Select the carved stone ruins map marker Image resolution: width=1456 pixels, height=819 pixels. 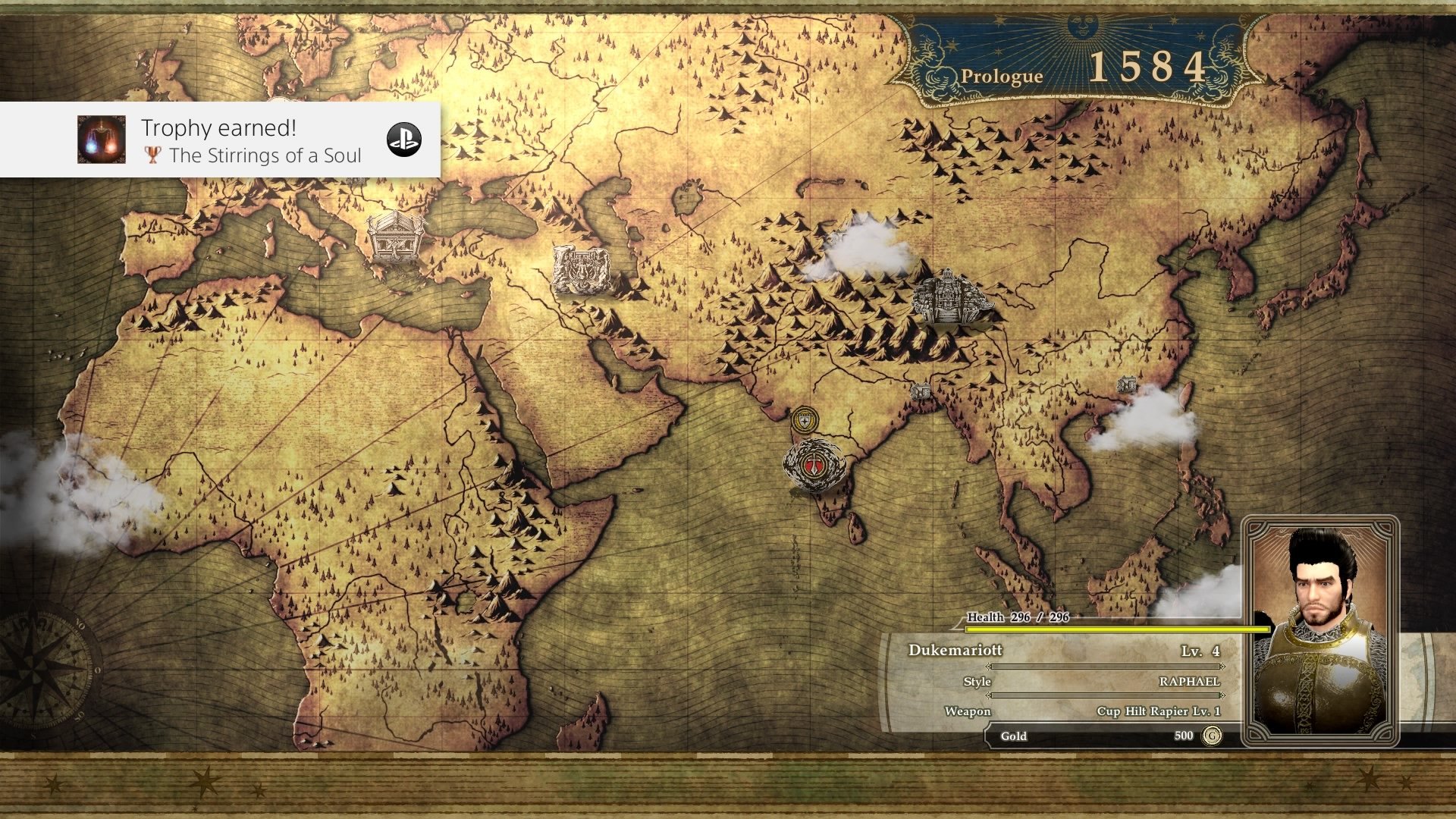click(581, 270)
